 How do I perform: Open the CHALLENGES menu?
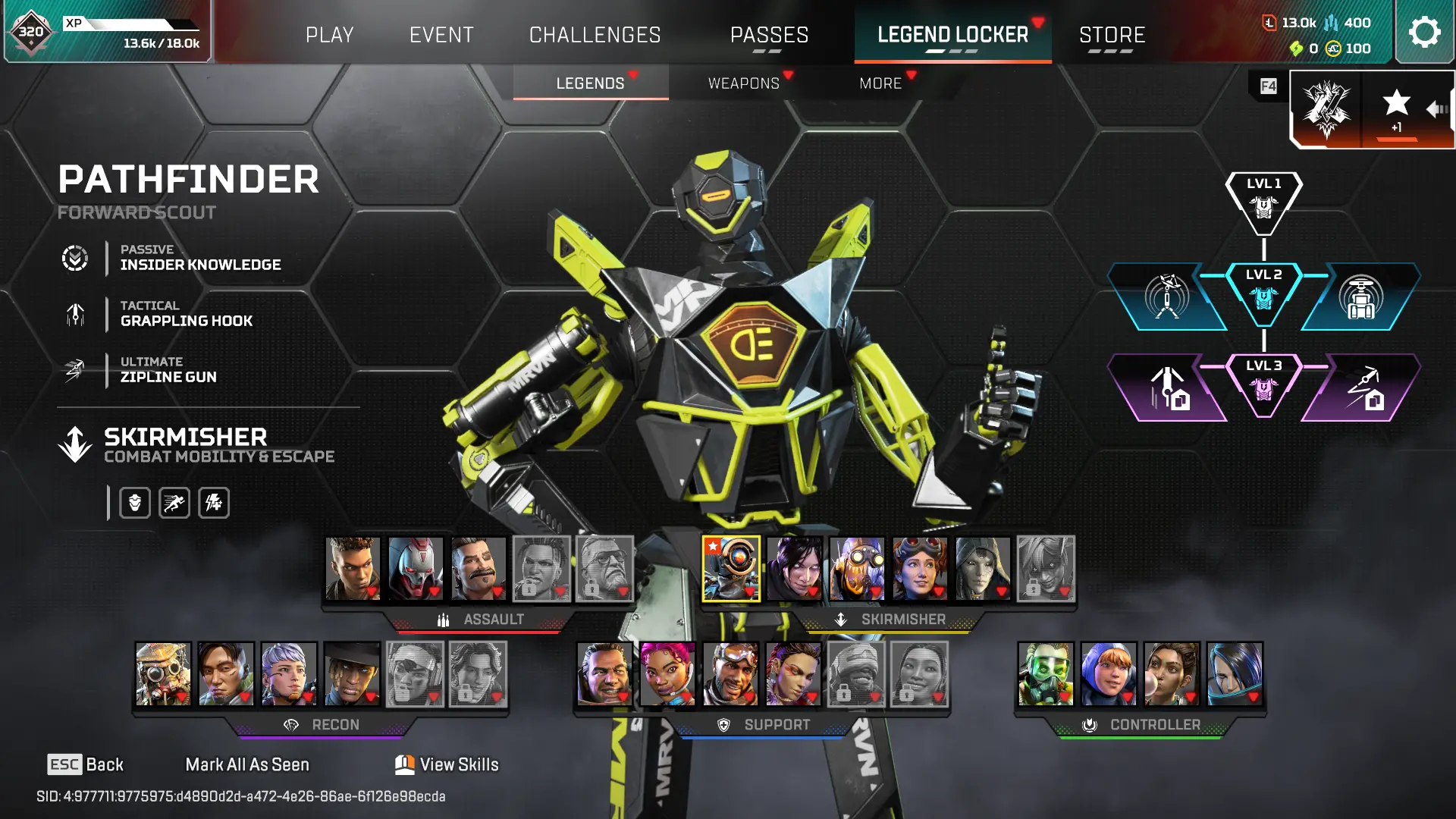click(x=595, y=35)
